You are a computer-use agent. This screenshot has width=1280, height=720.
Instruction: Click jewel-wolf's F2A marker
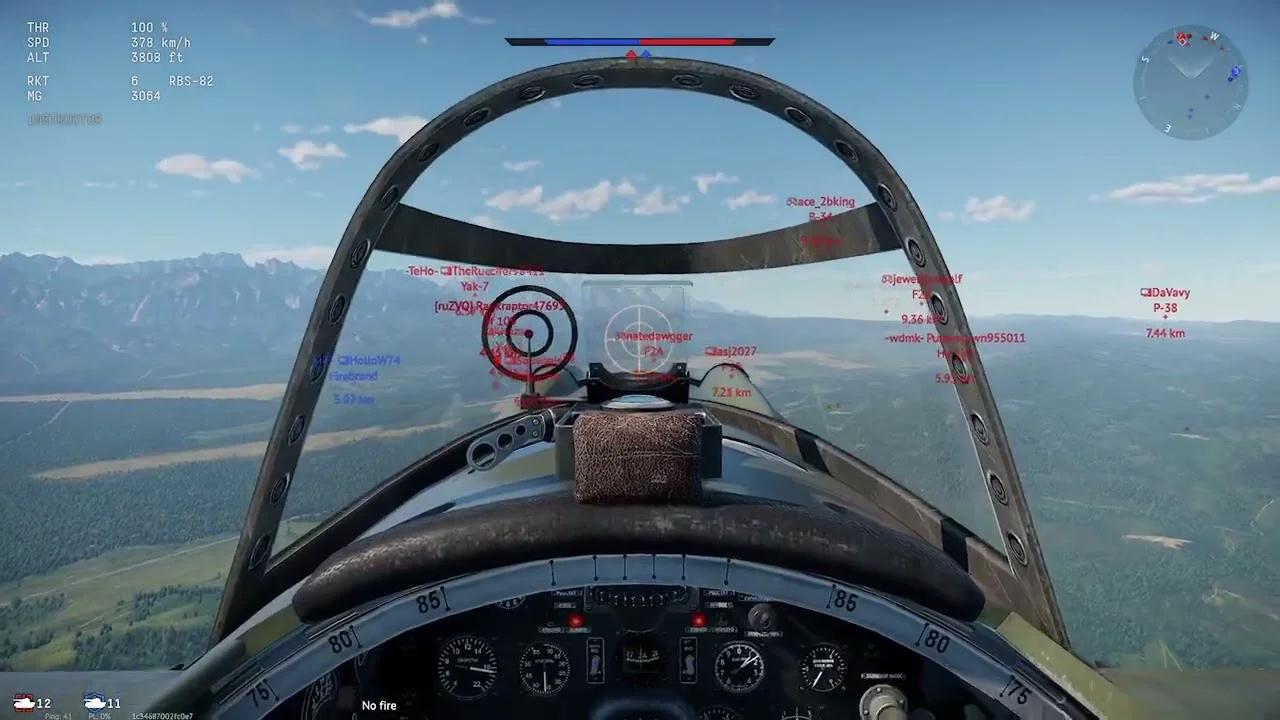[x=920, y=280]
